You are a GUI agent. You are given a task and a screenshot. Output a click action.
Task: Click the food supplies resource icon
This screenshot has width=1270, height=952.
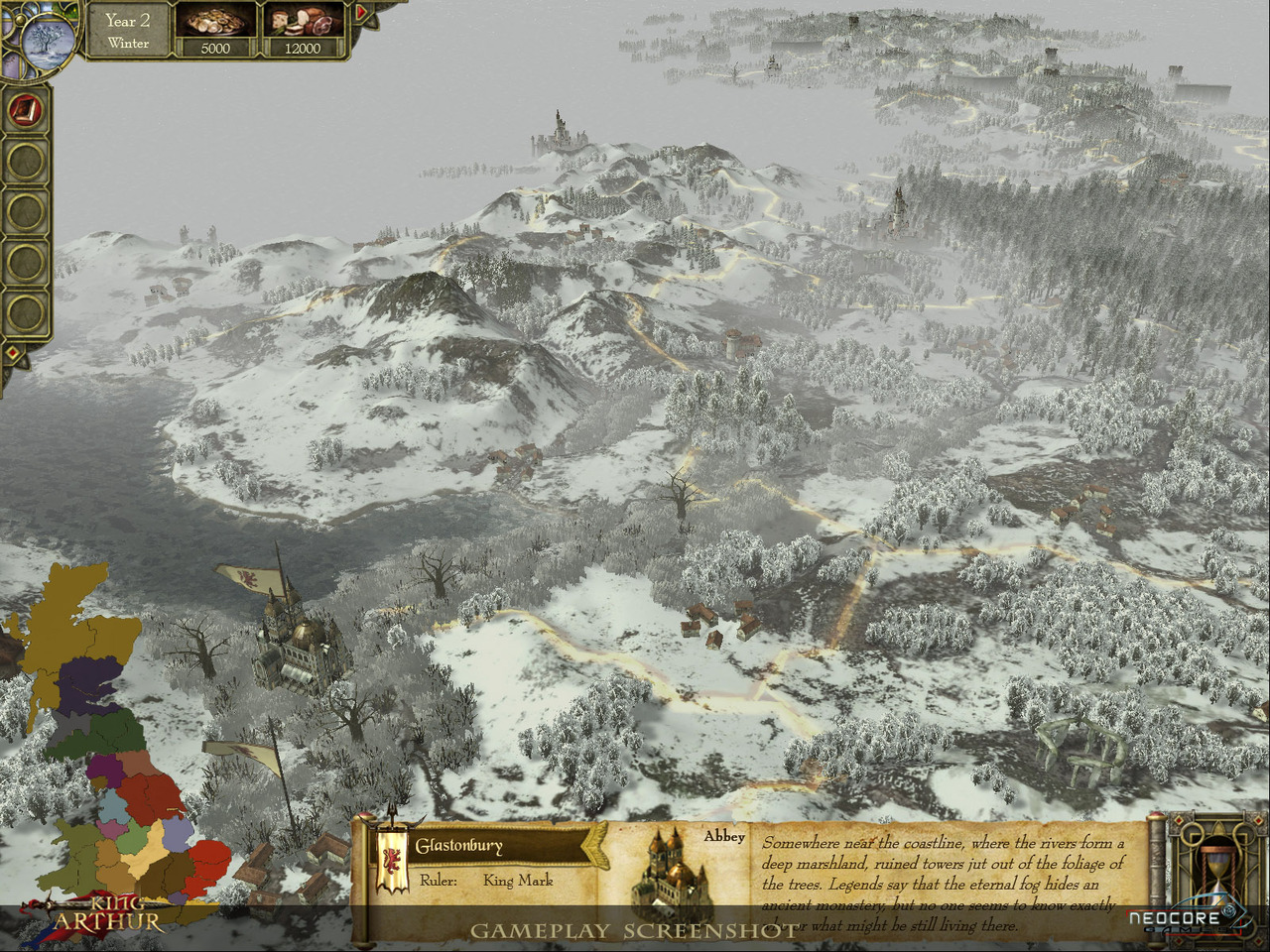tap(303, 22)
